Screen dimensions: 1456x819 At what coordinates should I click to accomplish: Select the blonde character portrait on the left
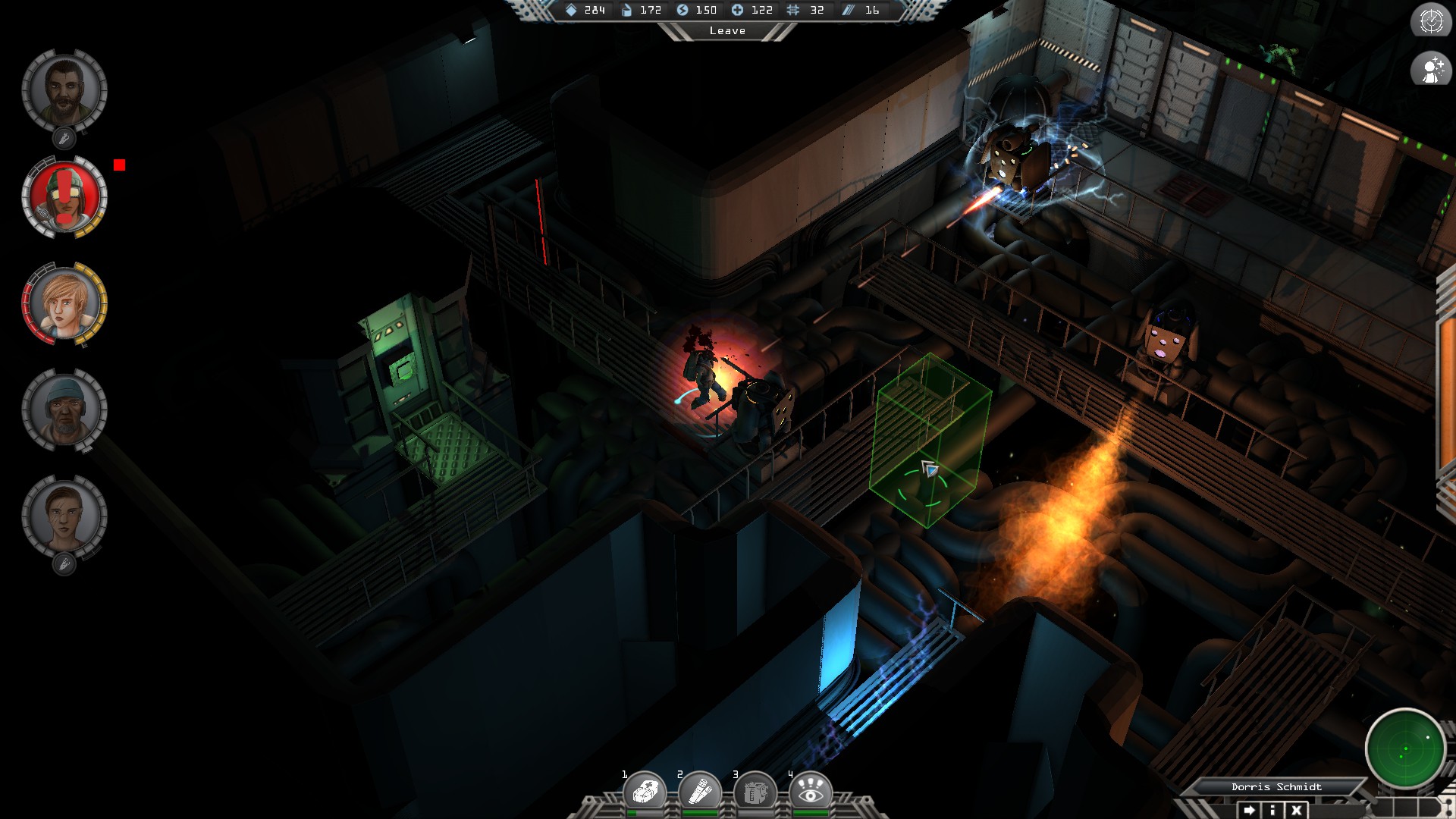click(67, 303)
